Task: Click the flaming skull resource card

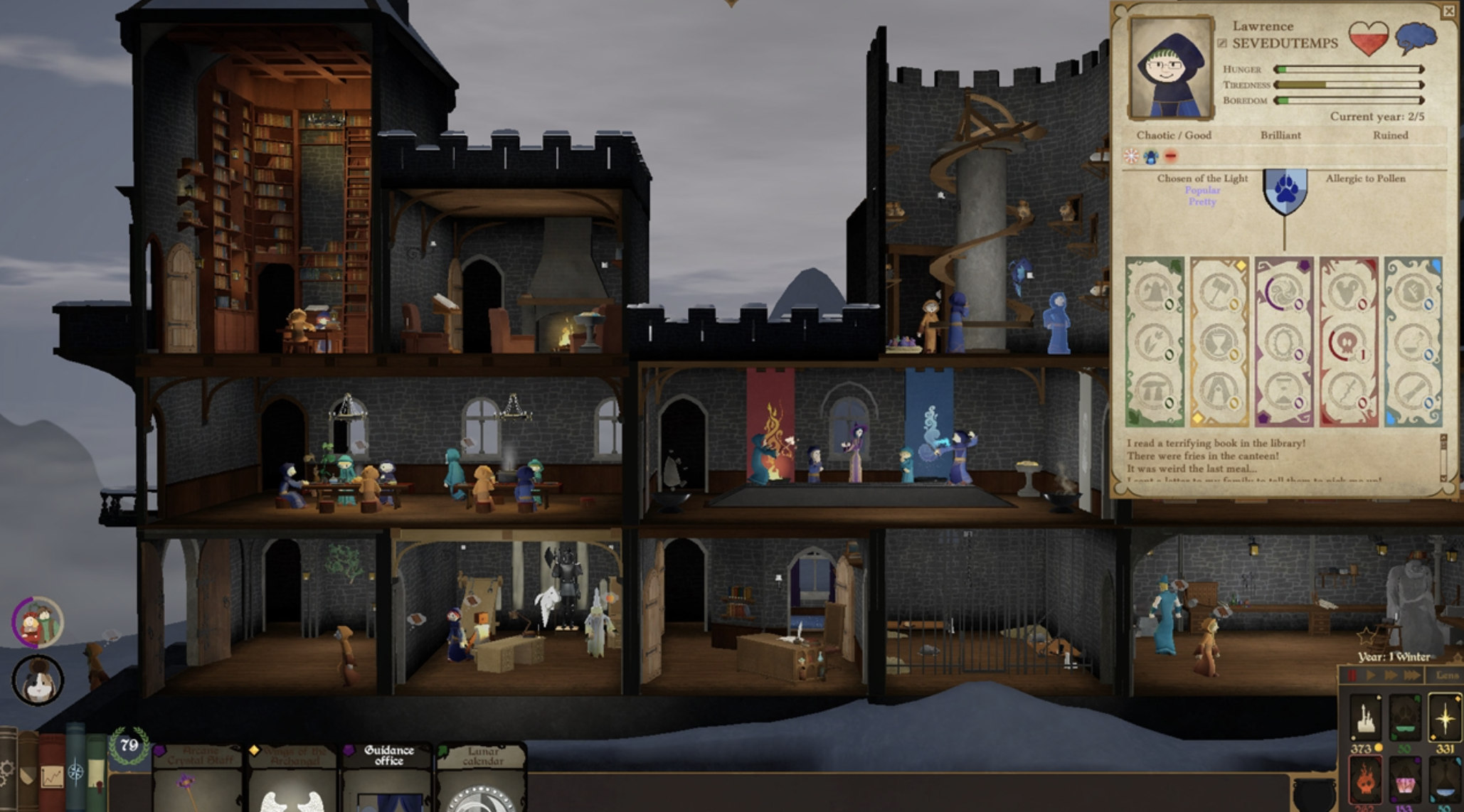Action: (1365, 783)
